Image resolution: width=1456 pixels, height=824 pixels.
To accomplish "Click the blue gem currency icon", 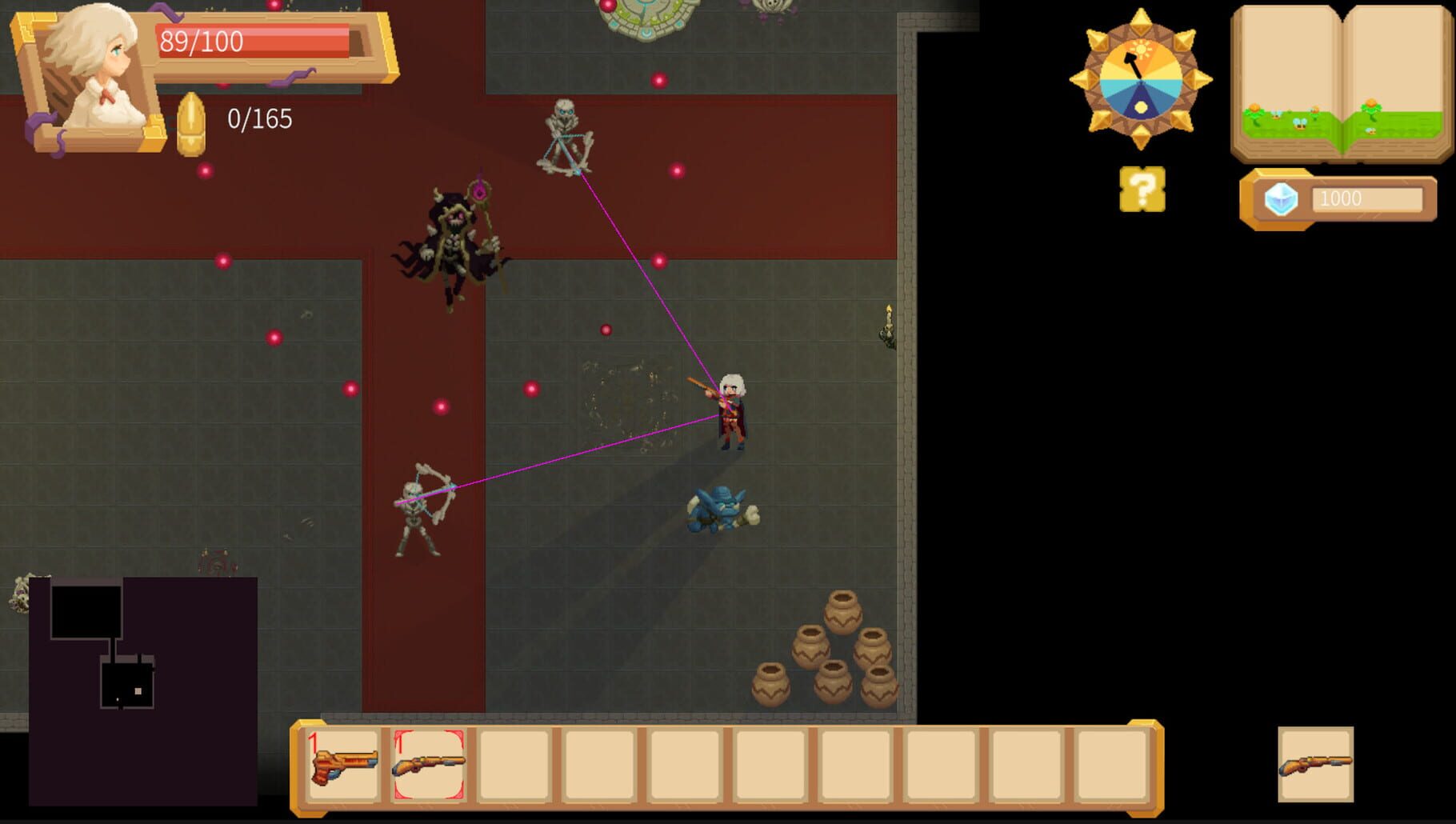I will click(x=1281, y=200).
